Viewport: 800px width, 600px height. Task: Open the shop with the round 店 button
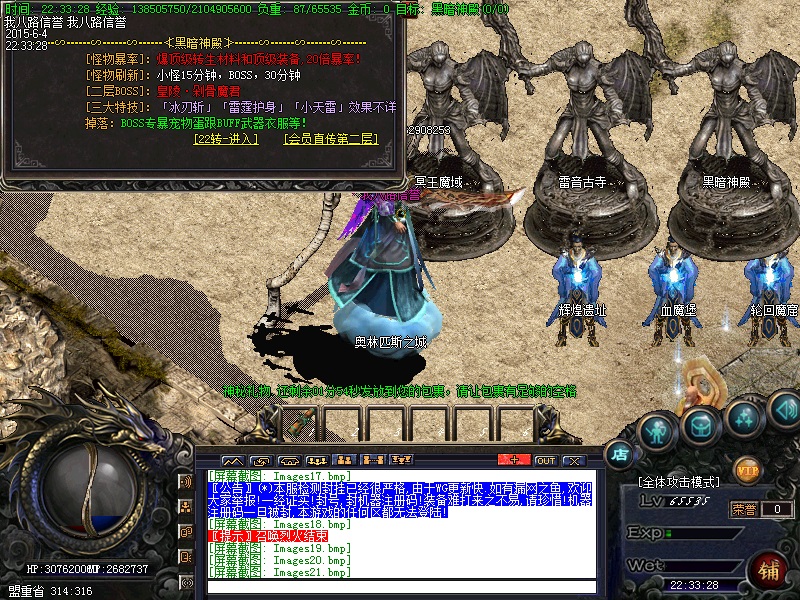click(x=619, y=454)
